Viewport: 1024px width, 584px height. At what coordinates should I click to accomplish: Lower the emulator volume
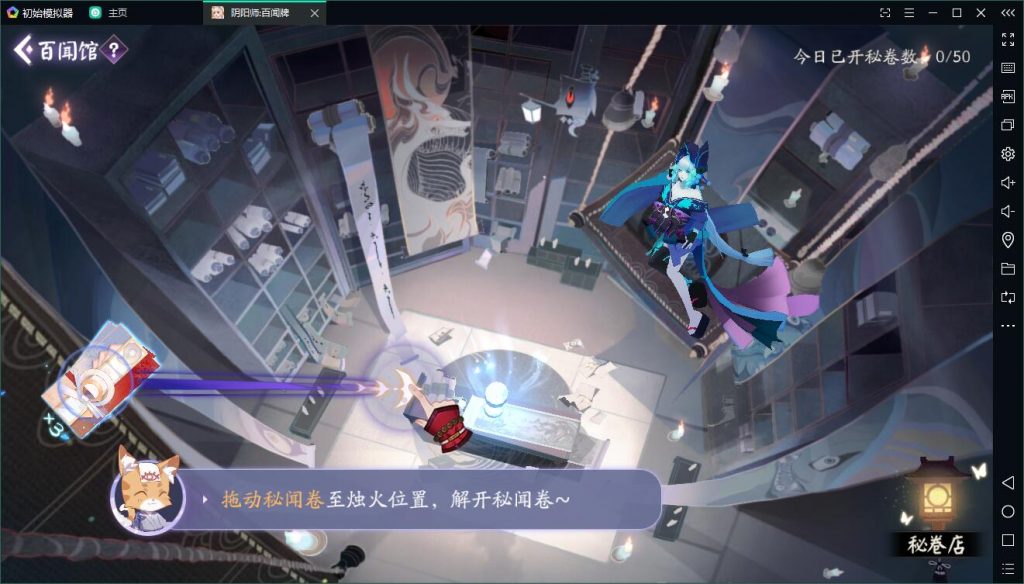(1007, 211)
